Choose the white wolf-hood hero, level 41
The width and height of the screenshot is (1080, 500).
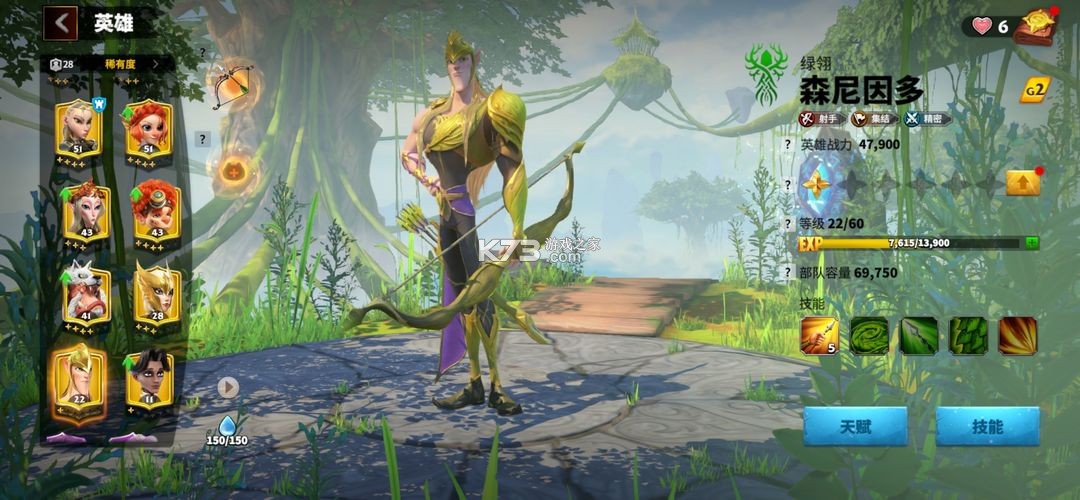[x=86, y=292]
